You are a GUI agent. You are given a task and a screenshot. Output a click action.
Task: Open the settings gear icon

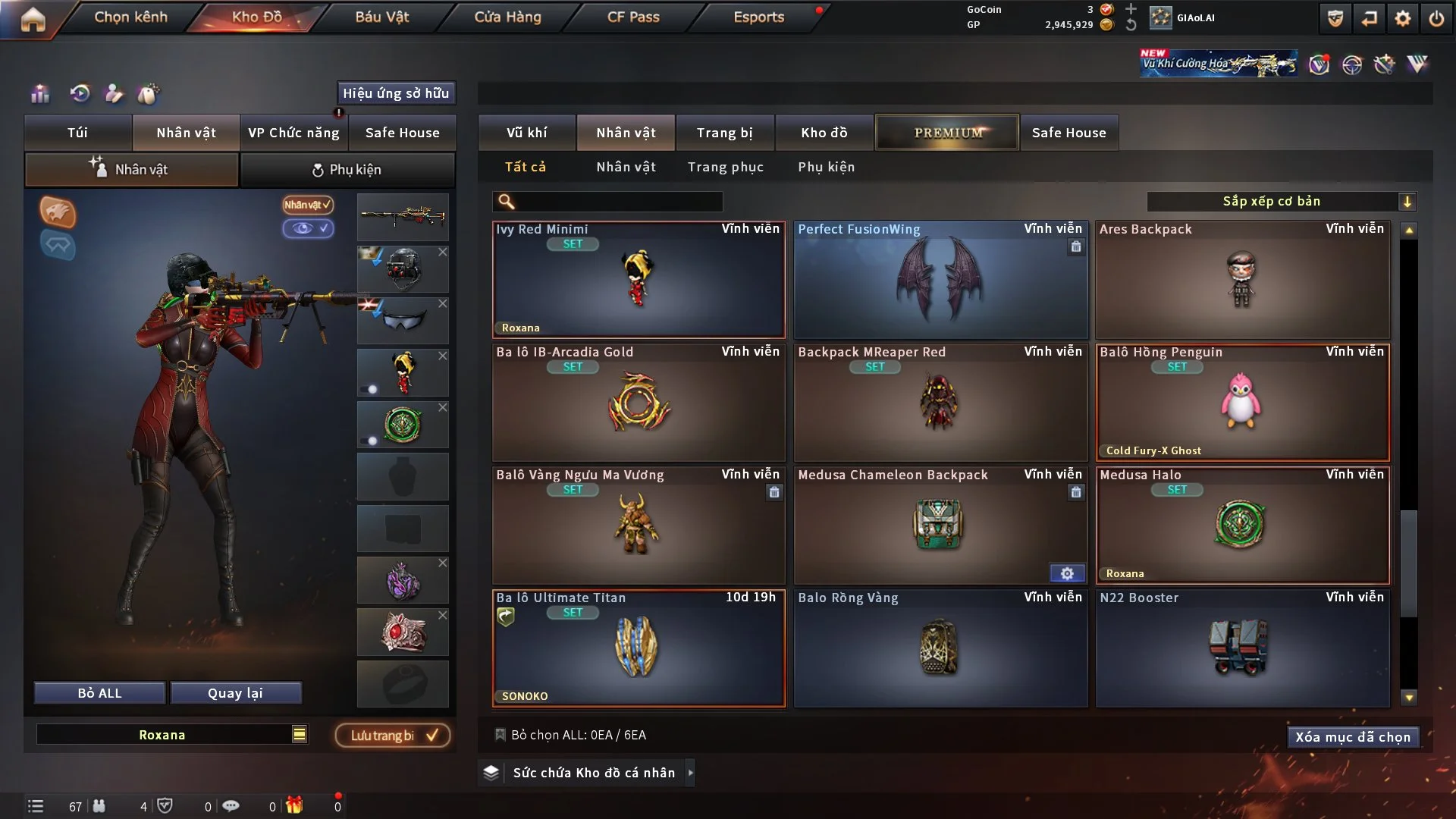click(x=1403, y=18)
